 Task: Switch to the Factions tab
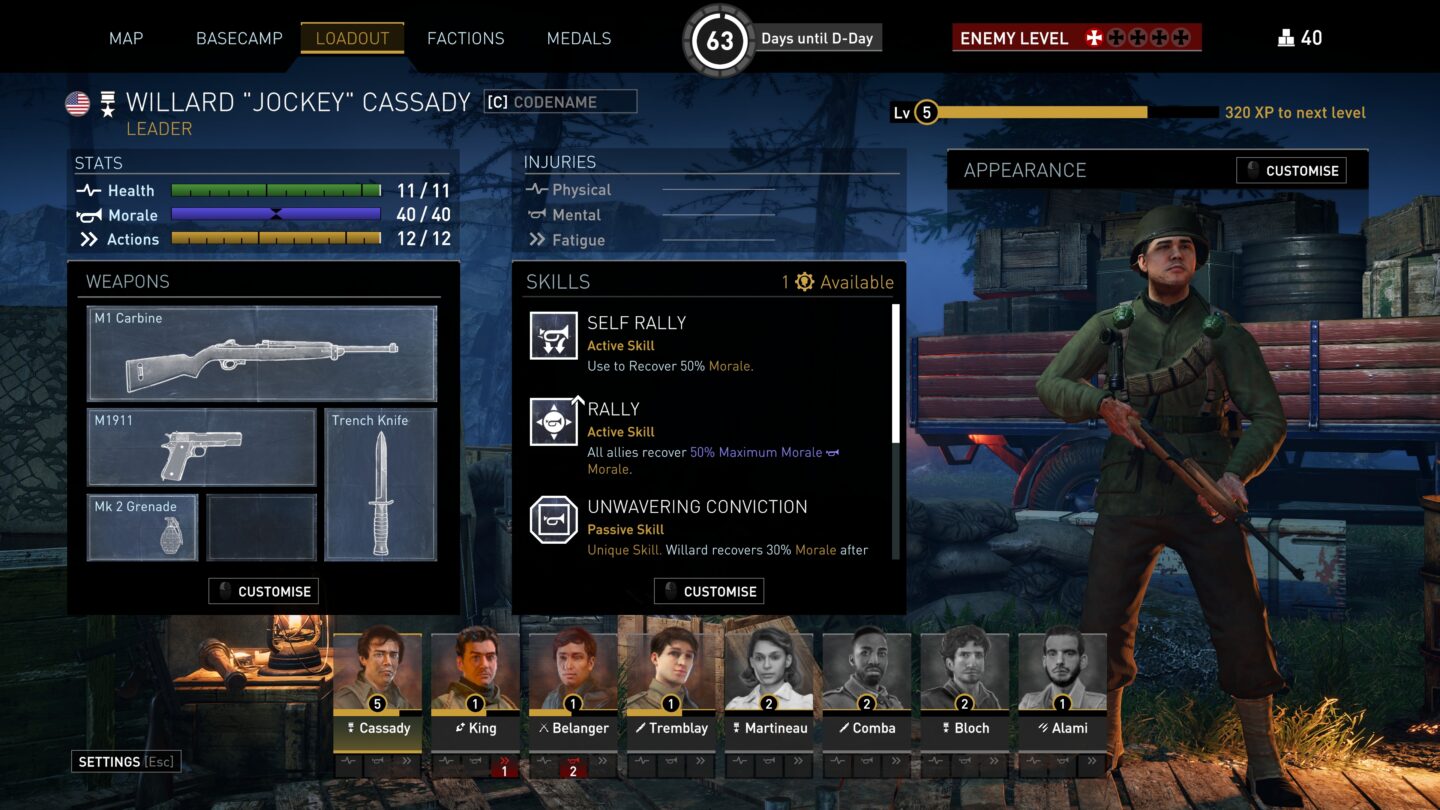[x=465, y=38]
